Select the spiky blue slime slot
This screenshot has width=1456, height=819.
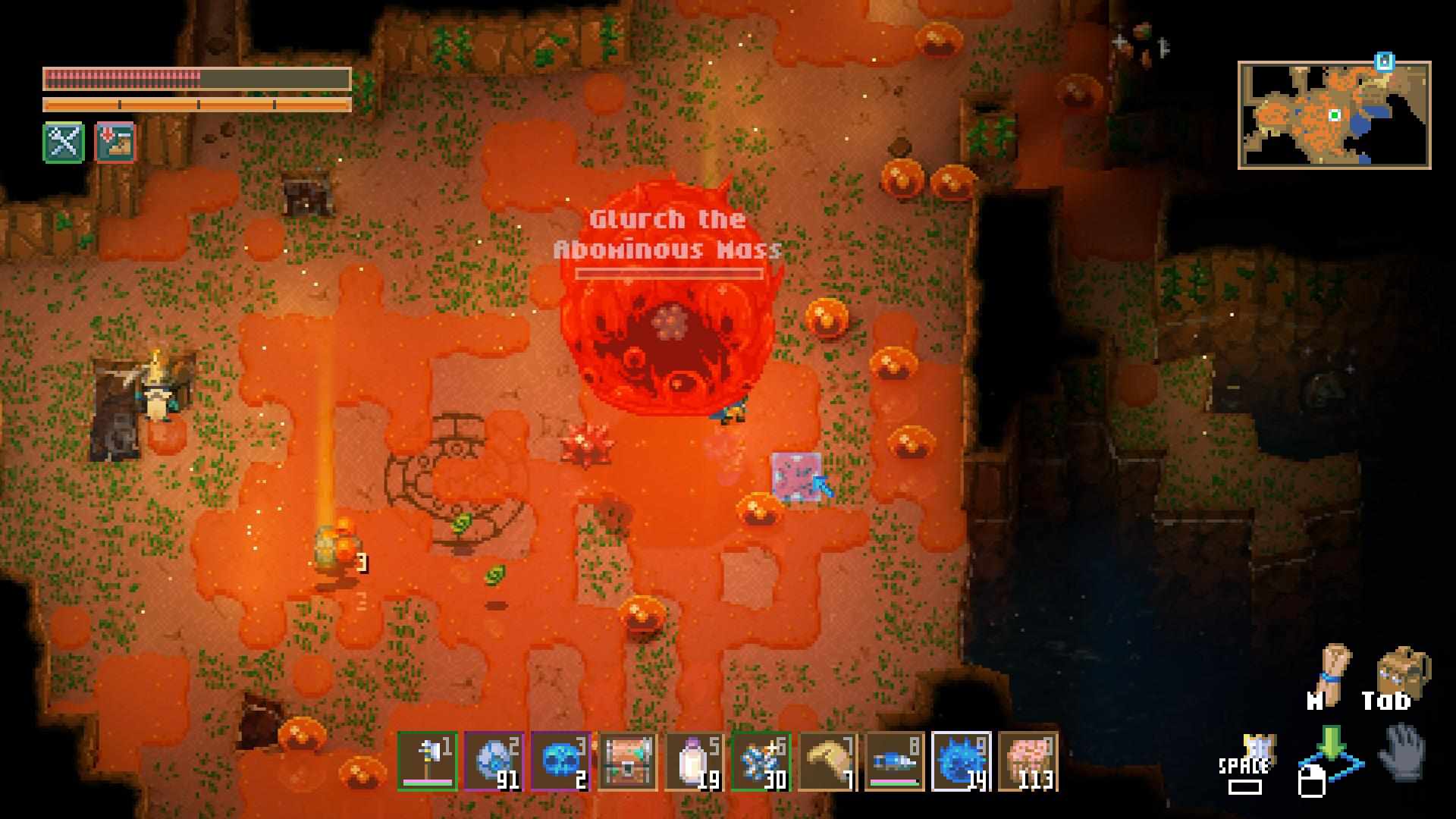pos(961,761)
